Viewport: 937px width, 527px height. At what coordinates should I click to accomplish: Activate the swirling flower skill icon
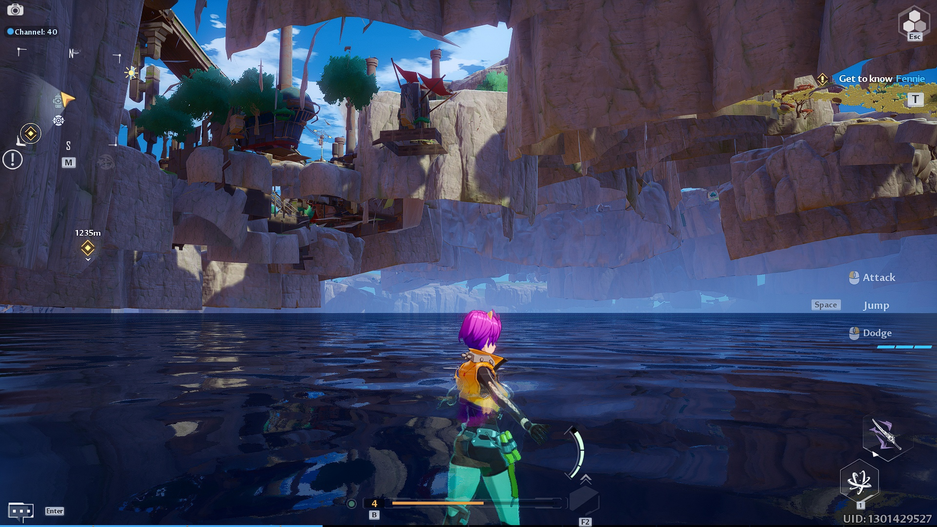[859, 481]
